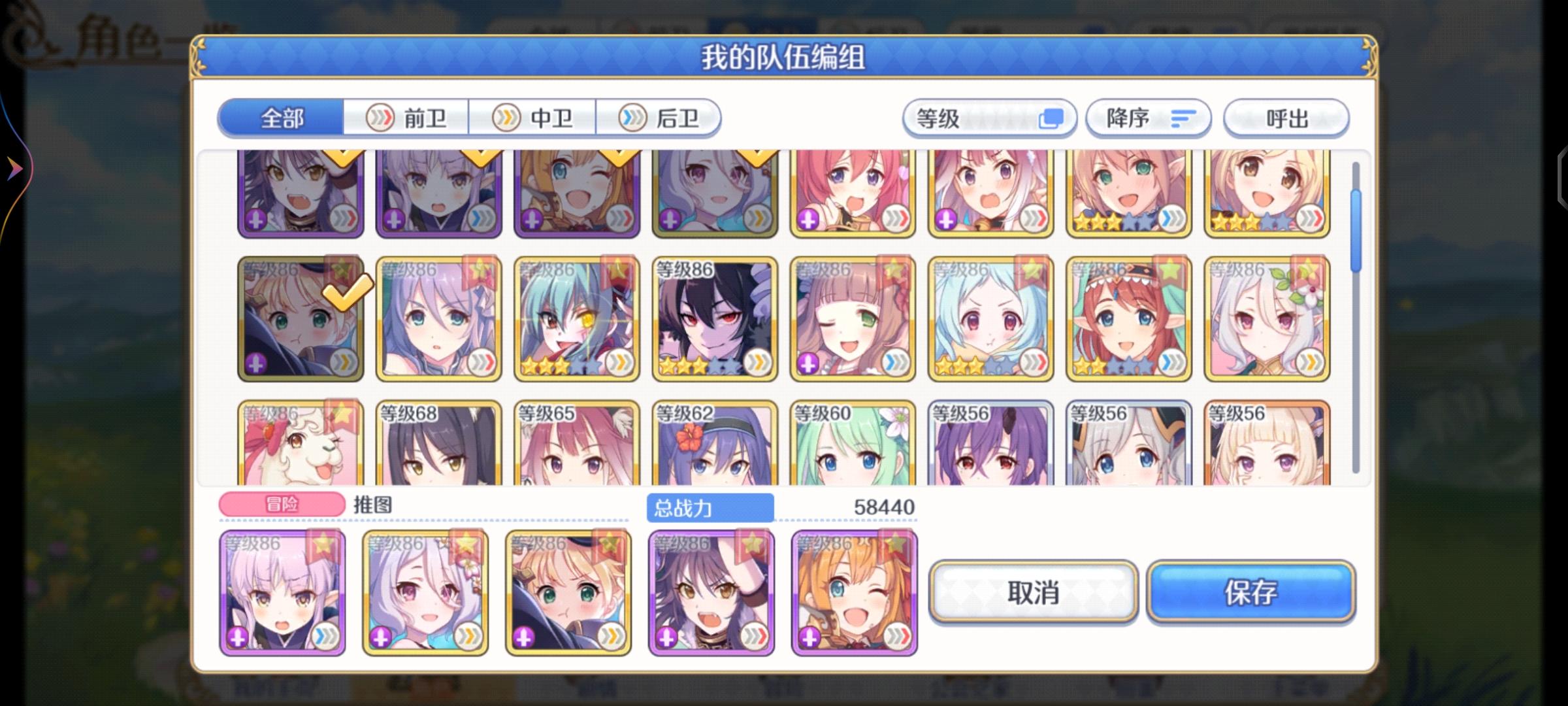Screen dimensions: 1568x706
Task: Click the sort lines icon next to 降序
Action: click(x=1183, y=118)
